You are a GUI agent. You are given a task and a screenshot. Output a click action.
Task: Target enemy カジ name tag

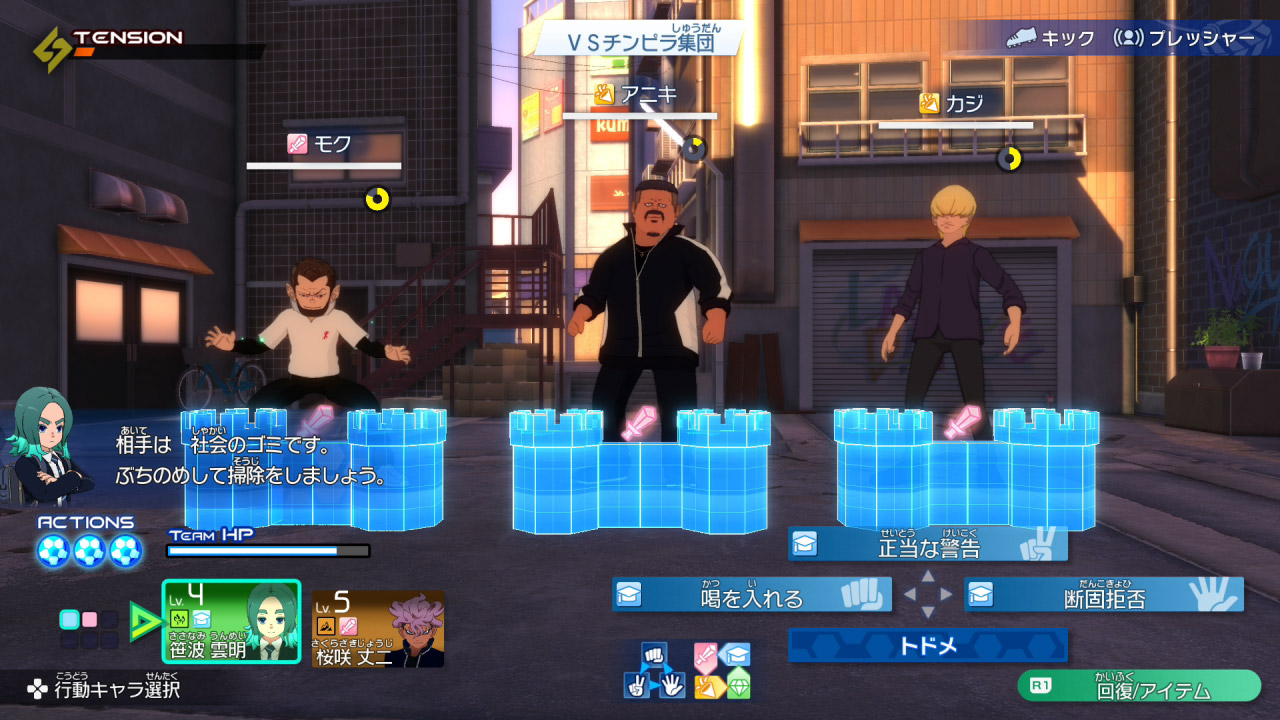pos(953,103)
